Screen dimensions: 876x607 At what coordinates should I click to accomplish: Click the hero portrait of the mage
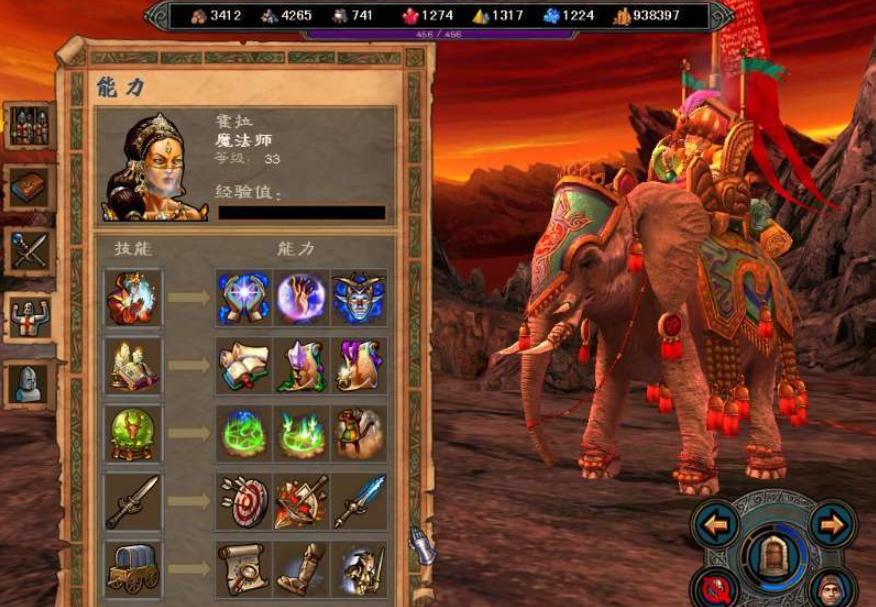point(151,167)
